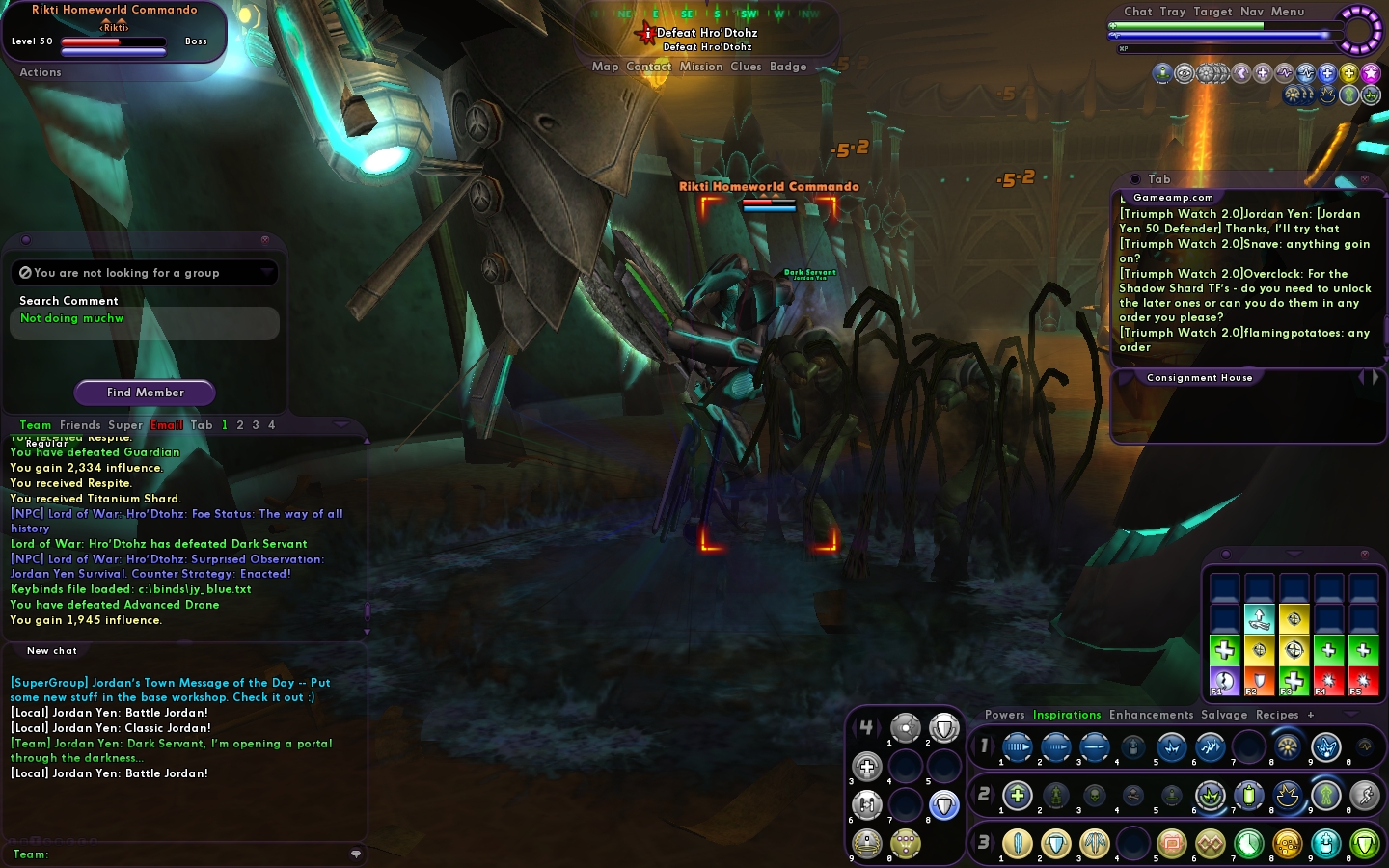This screenshot has height=868, width=1389.
Task: Toggle the Tray window
Action: (1173, 12)
